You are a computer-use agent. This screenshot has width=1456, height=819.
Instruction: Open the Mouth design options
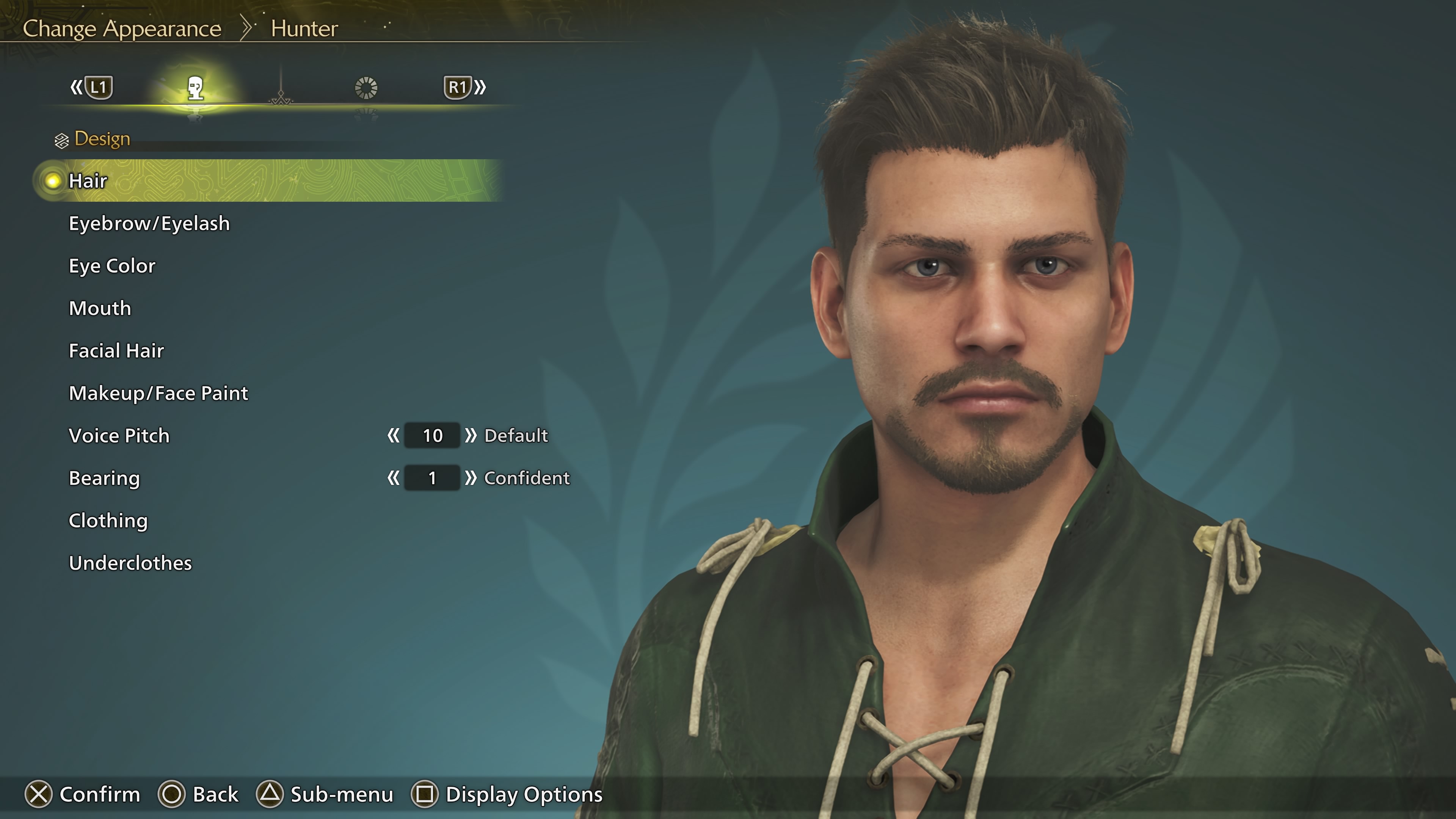[x=100, y=308]
